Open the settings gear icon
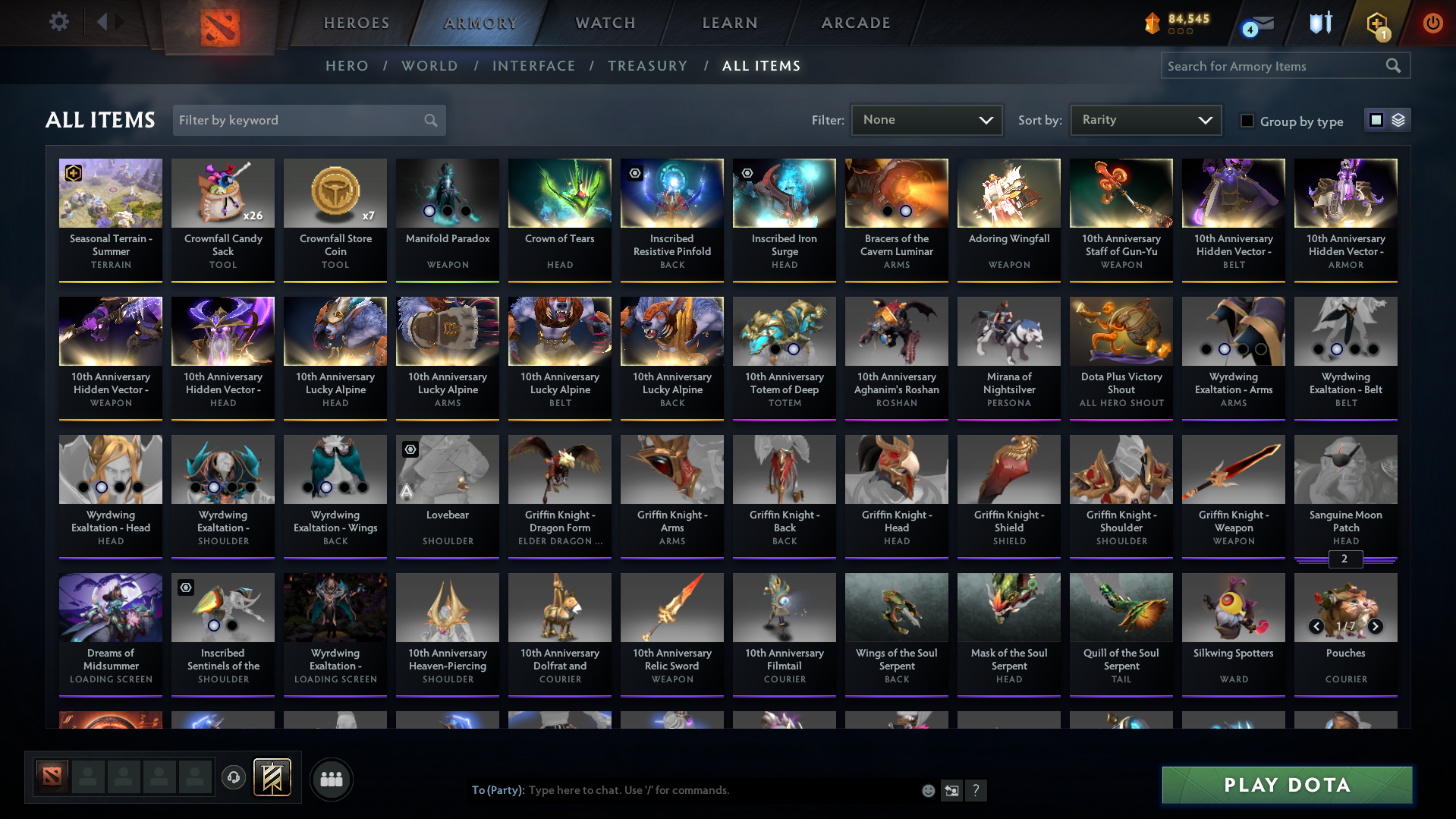Screen dimensions: 1456x819 point(58,22)
